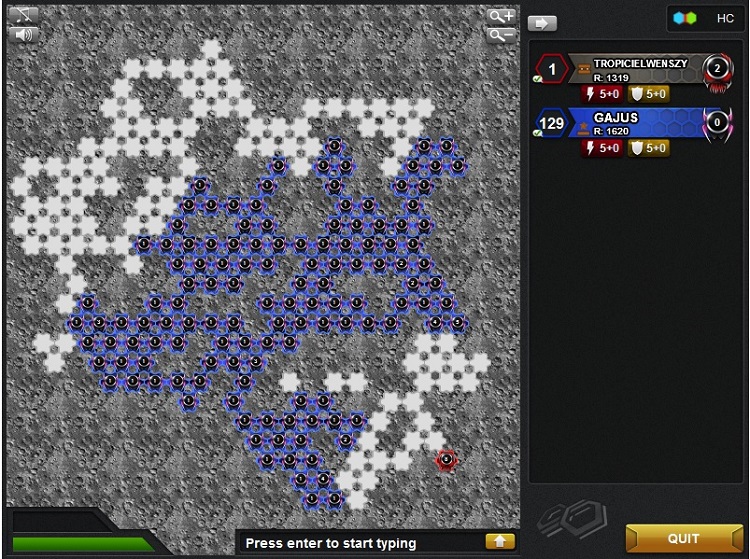750x559 pixels.
Task: Select the GAJUS player row
Action: coord(640,123)
